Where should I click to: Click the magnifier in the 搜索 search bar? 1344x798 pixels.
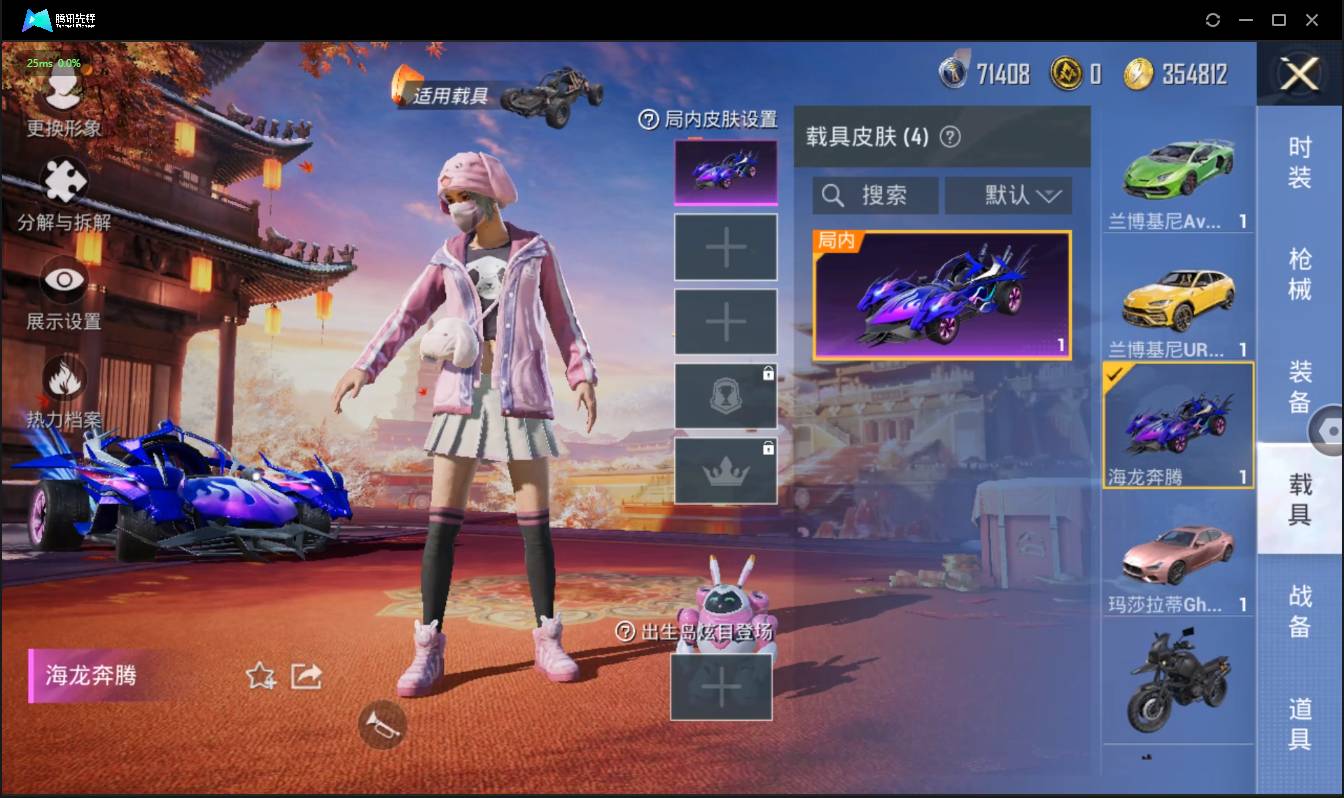click(833, 195)
